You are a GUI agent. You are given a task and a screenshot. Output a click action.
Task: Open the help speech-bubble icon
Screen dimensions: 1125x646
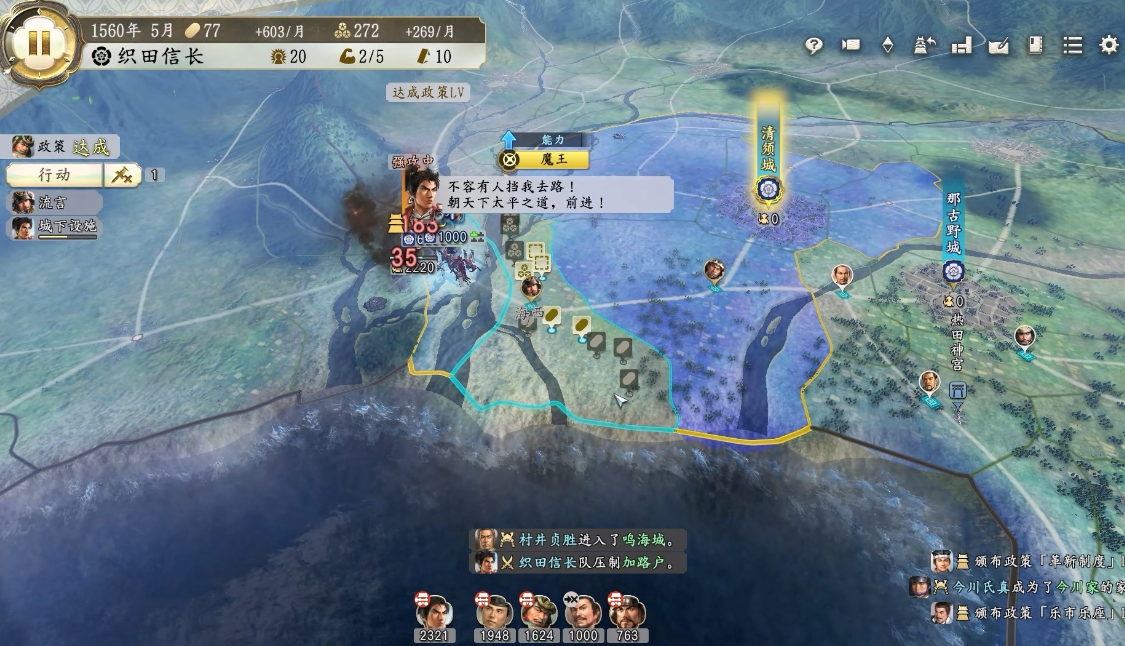tap(814, 45)
